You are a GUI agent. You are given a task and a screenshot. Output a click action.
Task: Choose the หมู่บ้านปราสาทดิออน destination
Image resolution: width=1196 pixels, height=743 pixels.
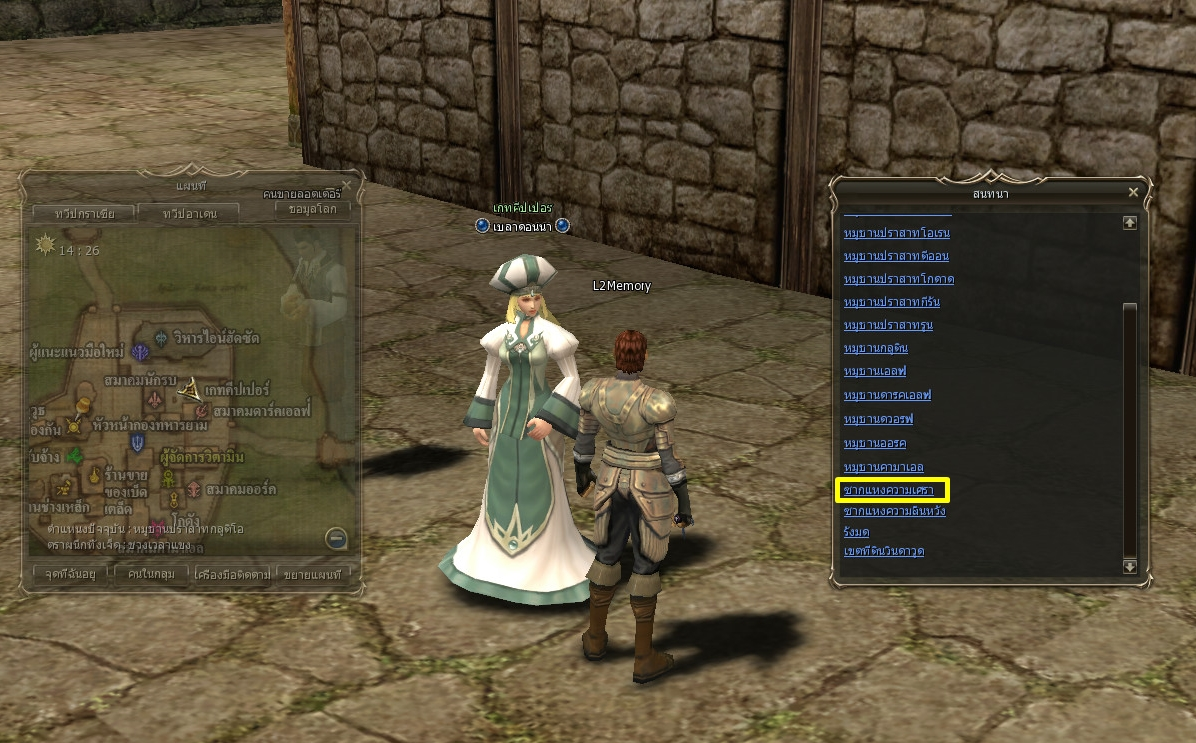(896, 256)
